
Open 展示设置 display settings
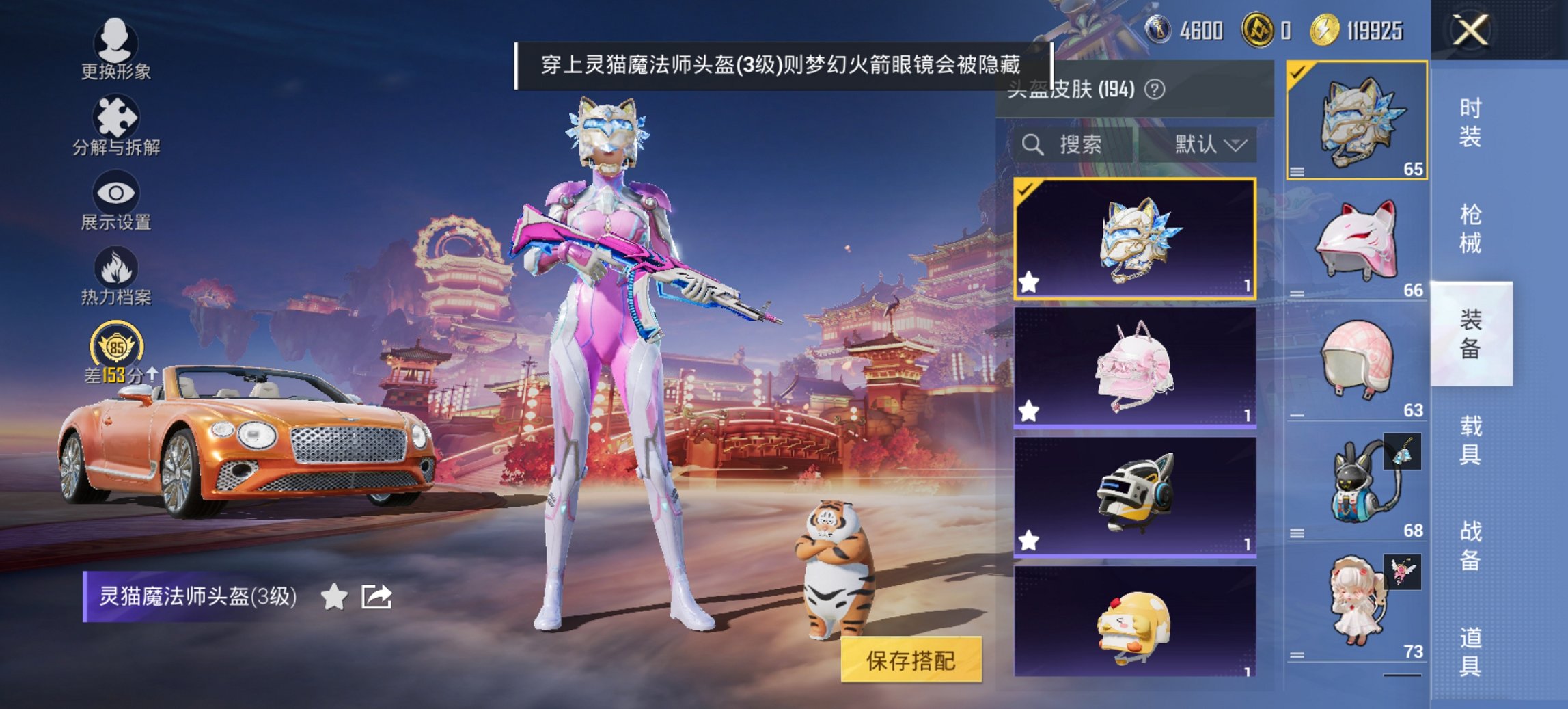(115, 200)
